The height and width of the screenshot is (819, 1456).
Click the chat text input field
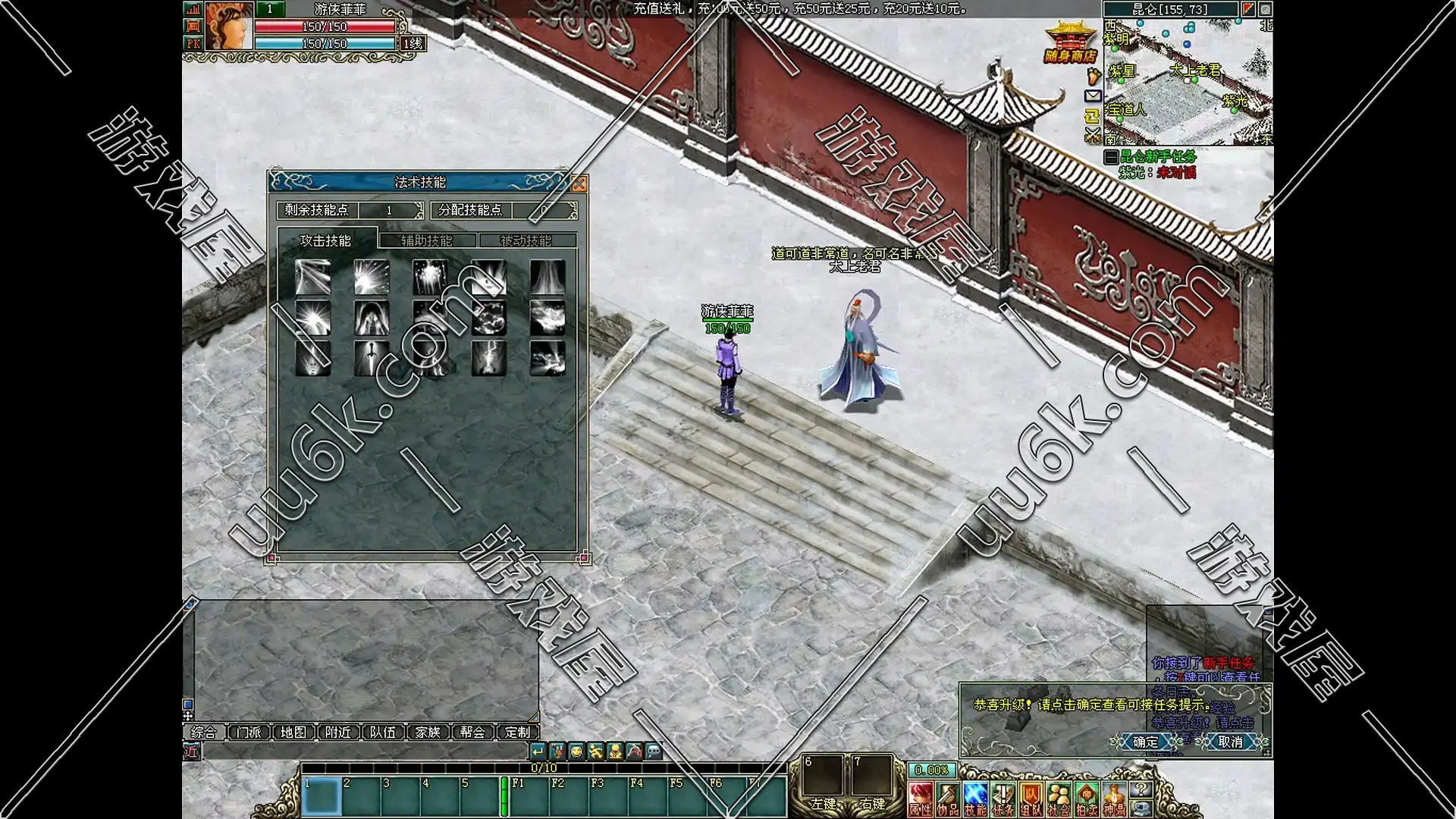(364, 752)
